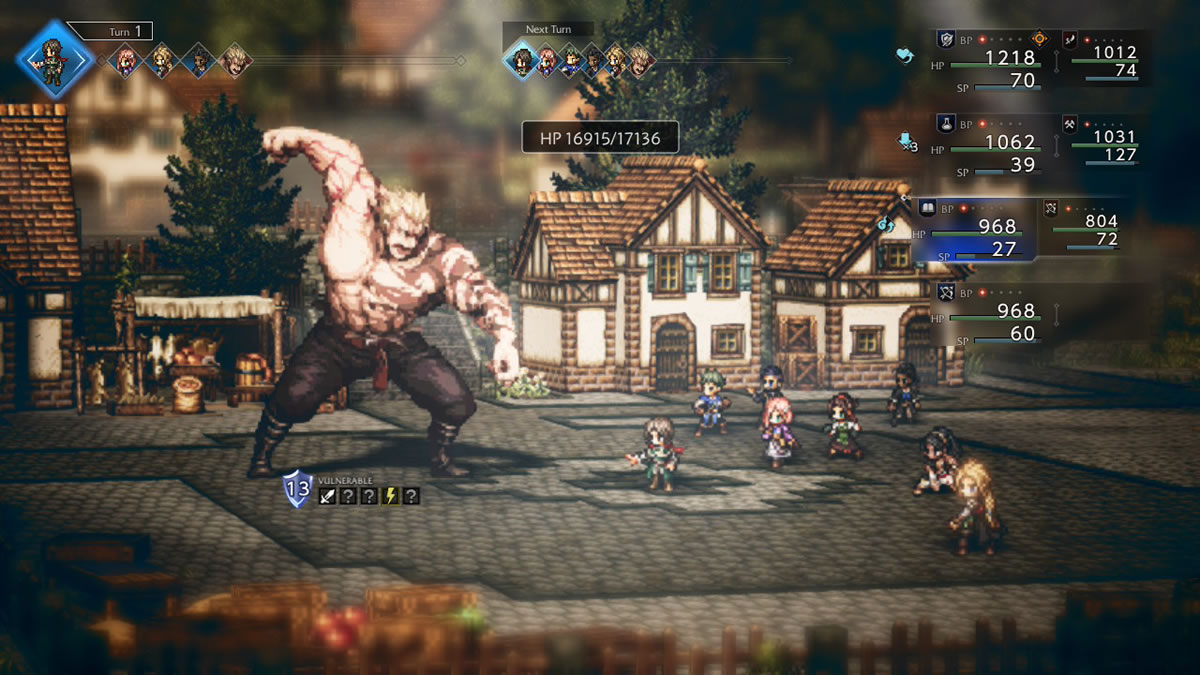Select the lightning bolt weakness icon
The image size is (1200, 675).
[x=390, y=496]
